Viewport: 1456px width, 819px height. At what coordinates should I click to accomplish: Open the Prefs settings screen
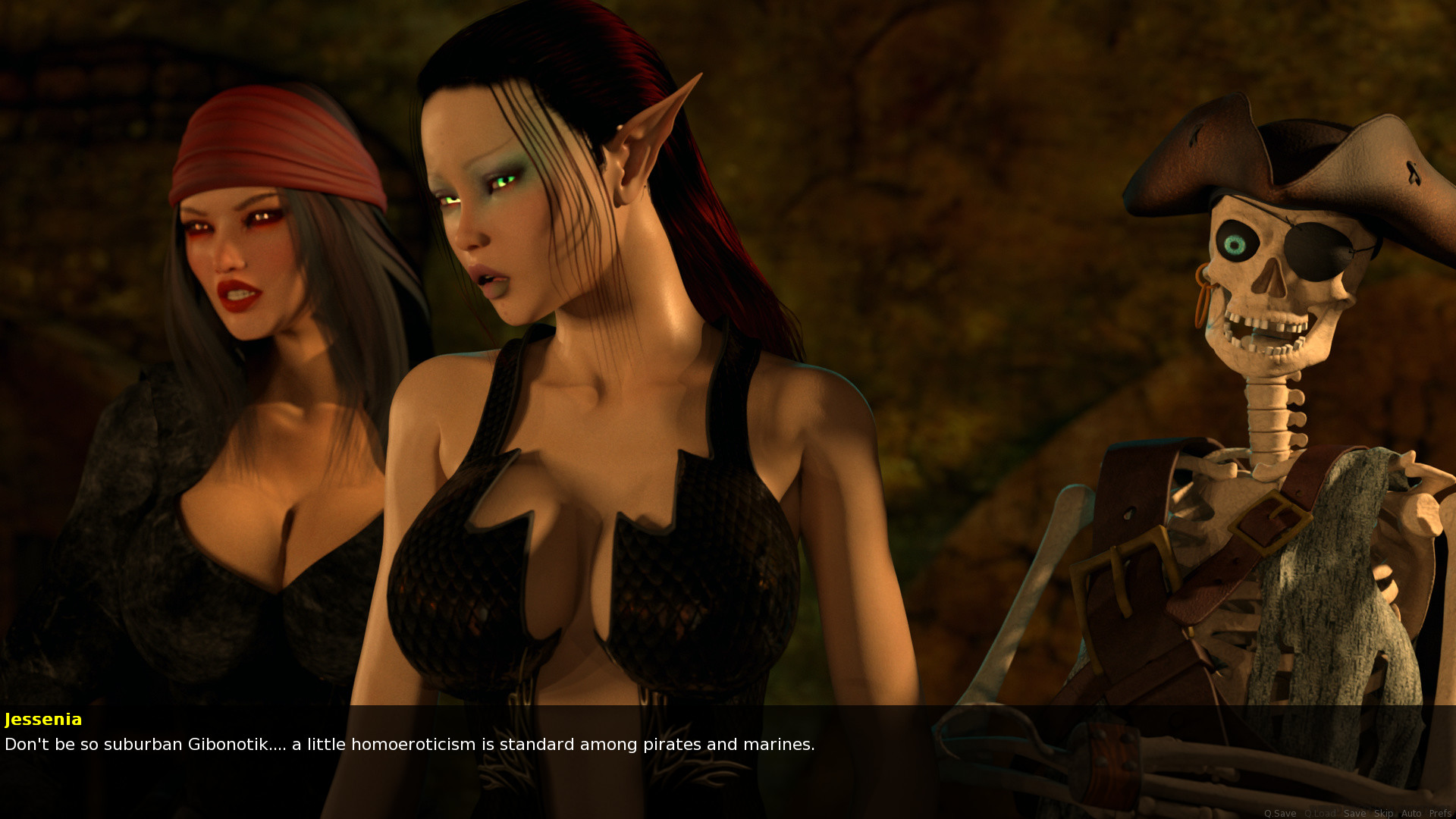point(1439,813)
